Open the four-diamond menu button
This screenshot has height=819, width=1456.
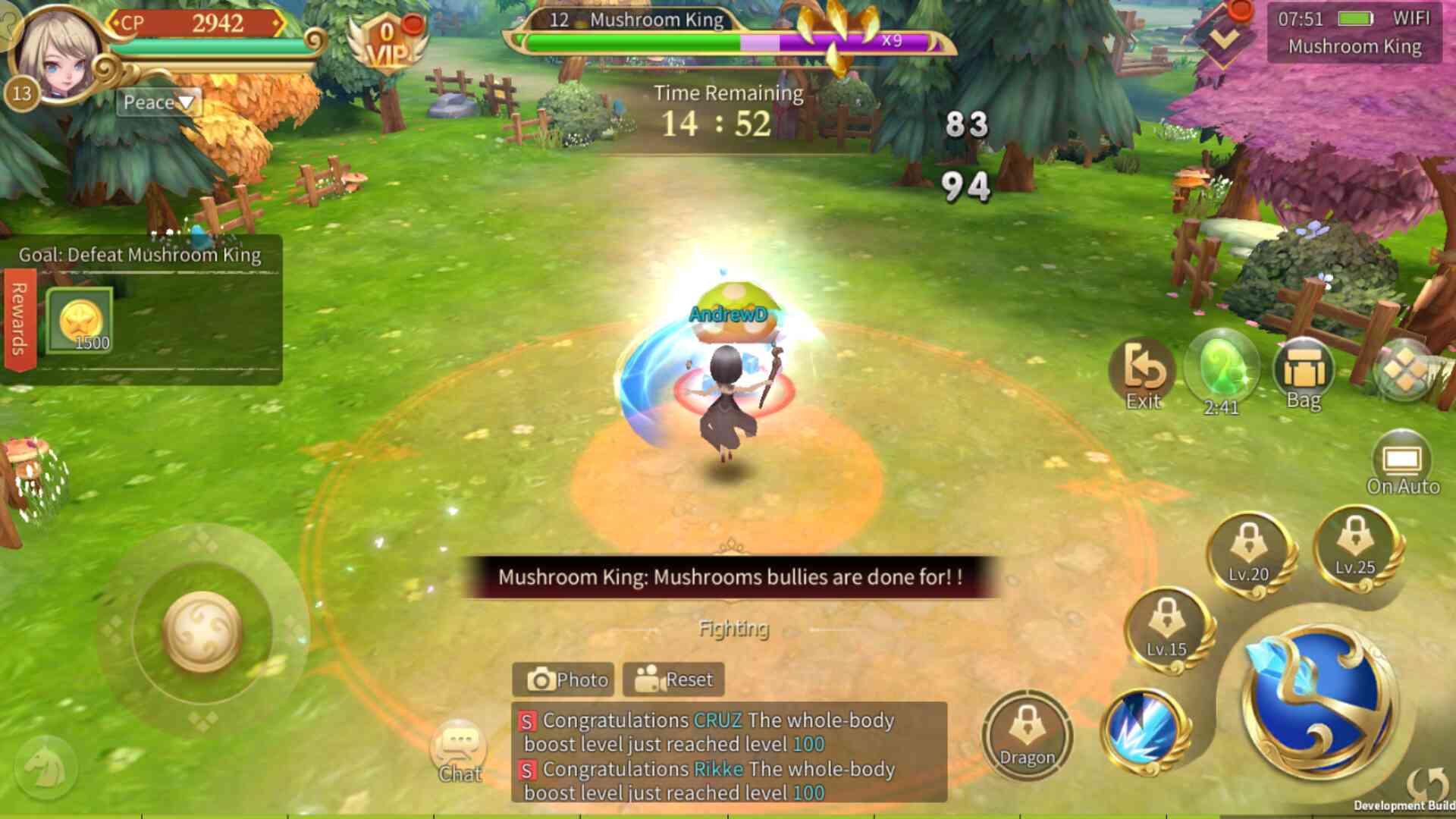point(1404,372)
